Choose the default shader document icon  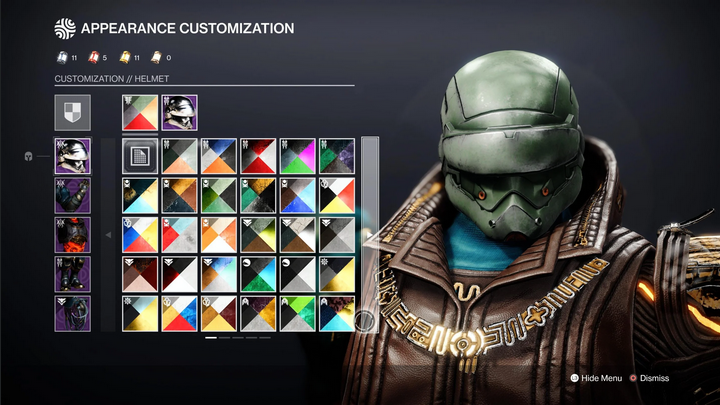(x=140, y=156)
